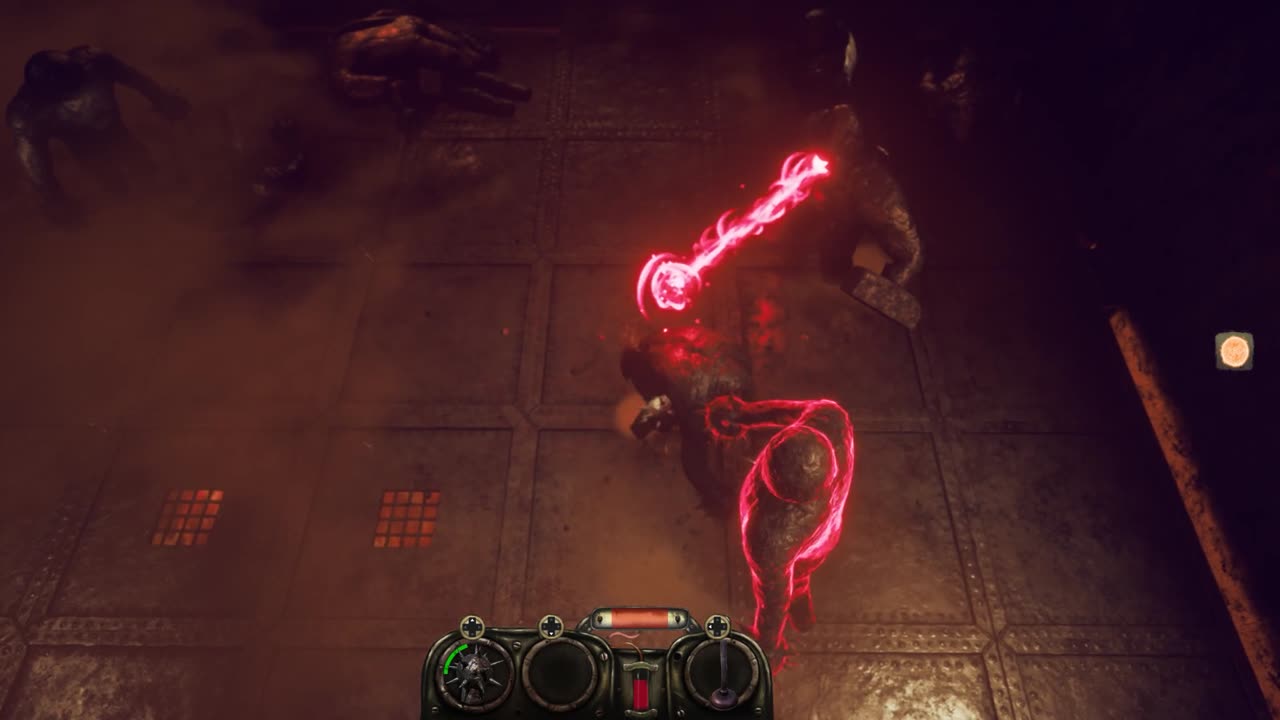Choose the empty middle gauge slot

click(558, 673)
